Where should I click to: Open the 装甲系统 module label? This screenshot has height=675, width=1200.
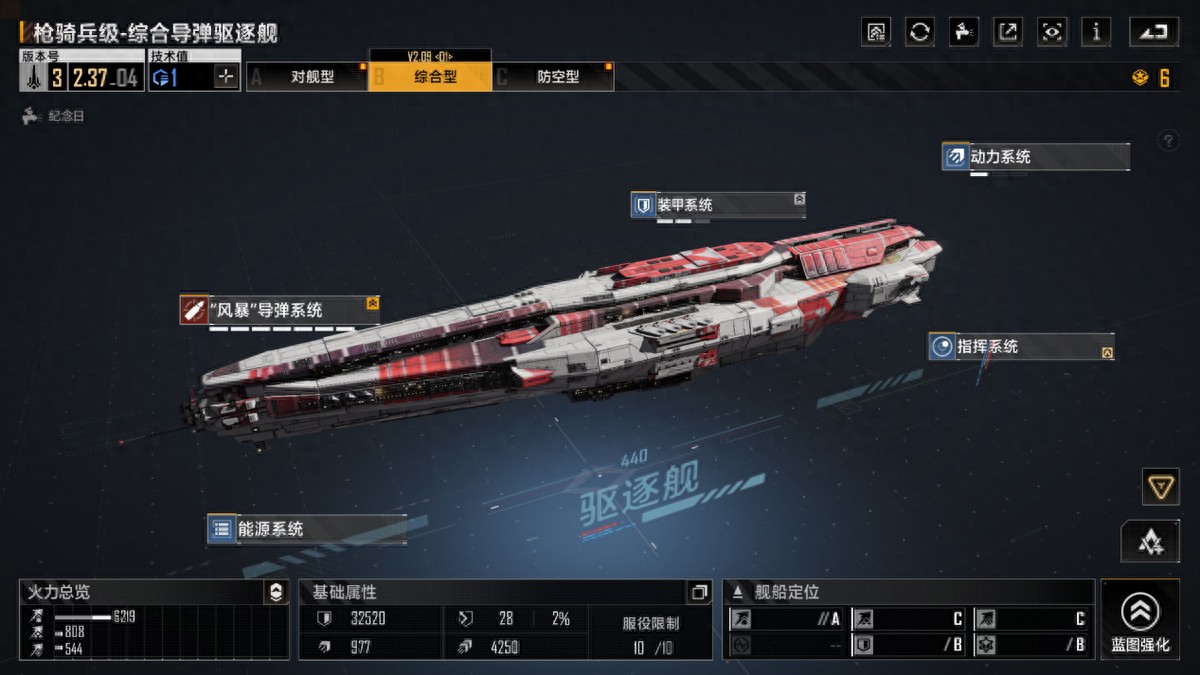pos(717,205)
